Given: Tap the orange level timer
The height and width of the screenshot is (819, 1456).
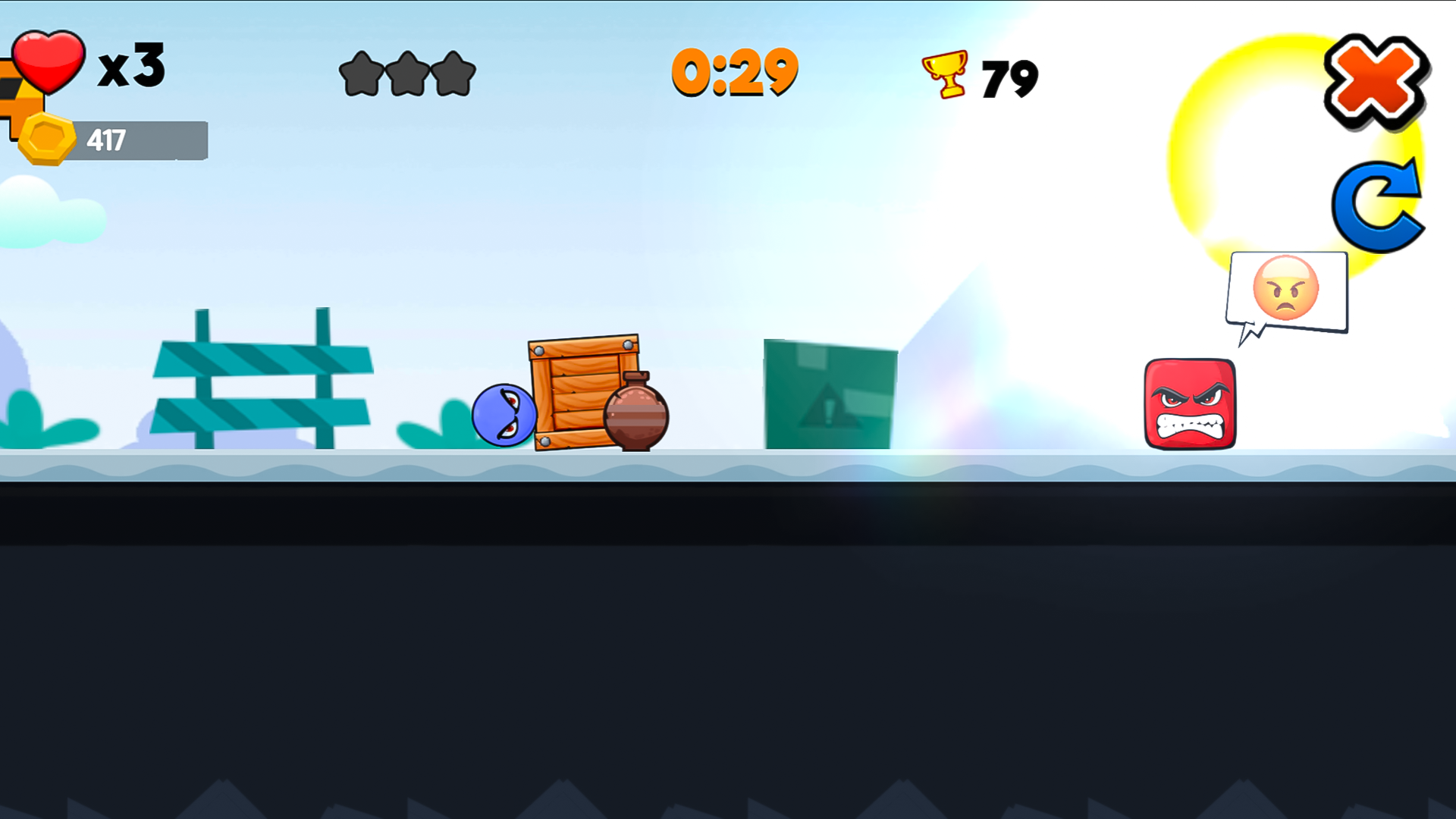Looking at the screenshot, I should (x=733, y=72).
